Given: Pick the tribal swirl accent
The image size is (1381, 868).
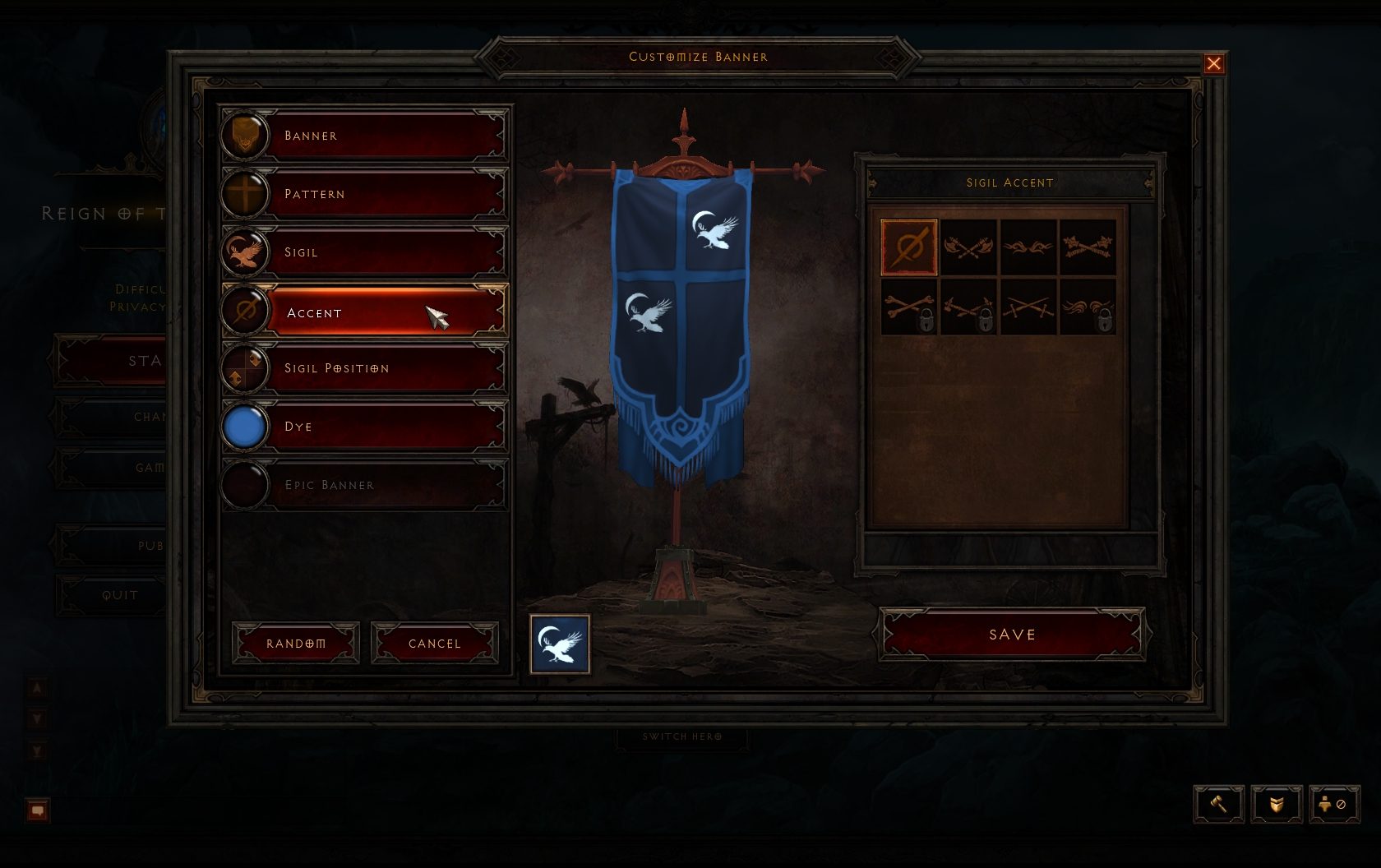Looking at the screenshot, I should pyautogui.click(x=1028, y=247).
